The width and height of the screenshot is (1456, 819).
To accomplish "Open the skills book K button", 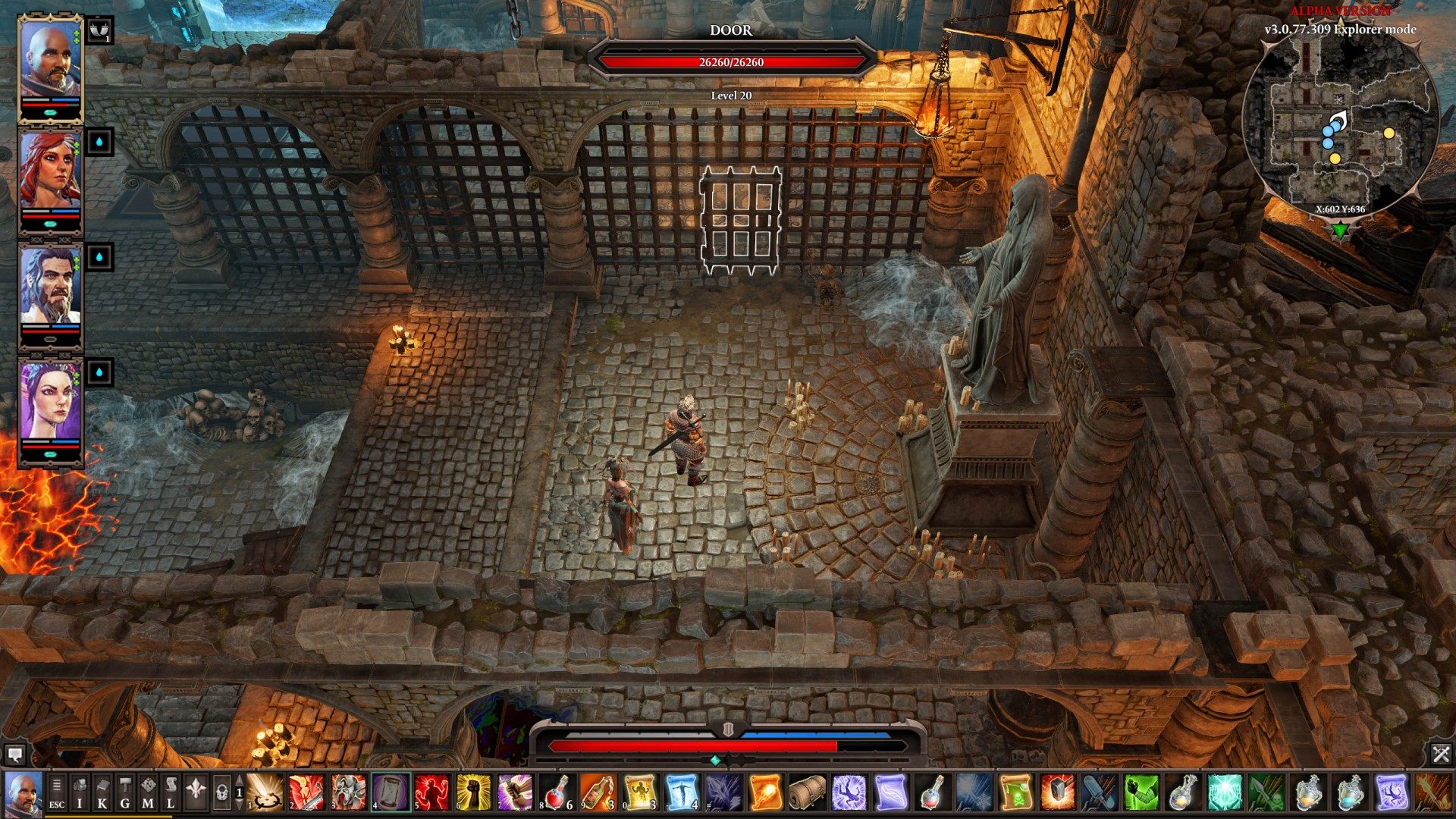I will tap(102, 792).
